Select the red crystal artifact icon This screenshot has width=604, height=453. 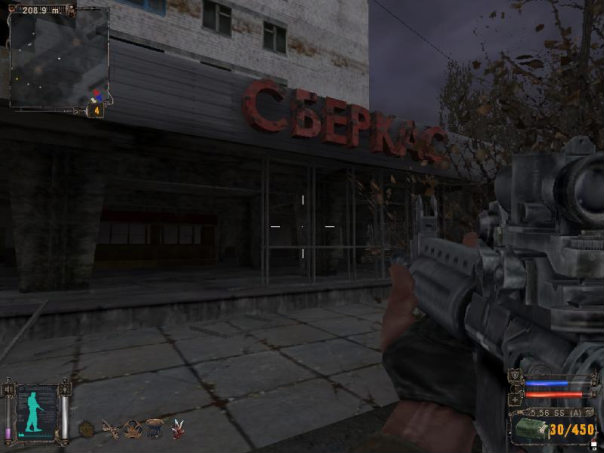(x=179, y=428)
